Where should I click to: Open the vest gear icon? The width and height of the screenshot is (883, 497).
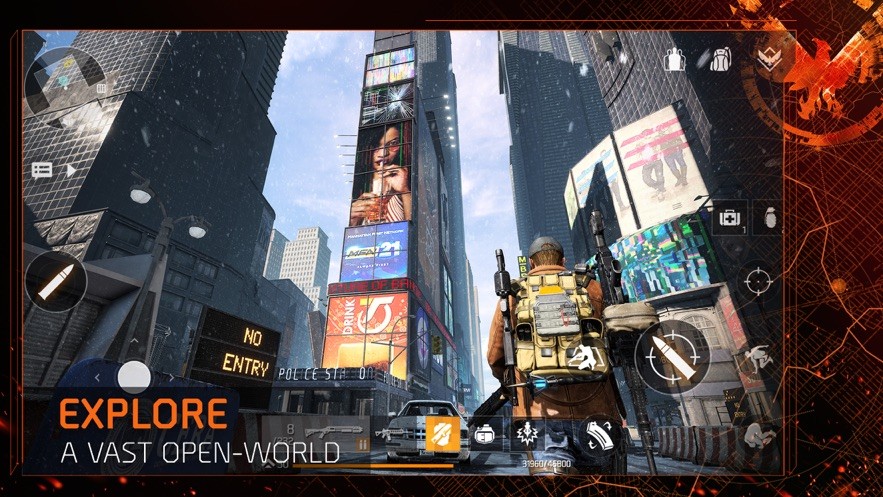(677, 59)
